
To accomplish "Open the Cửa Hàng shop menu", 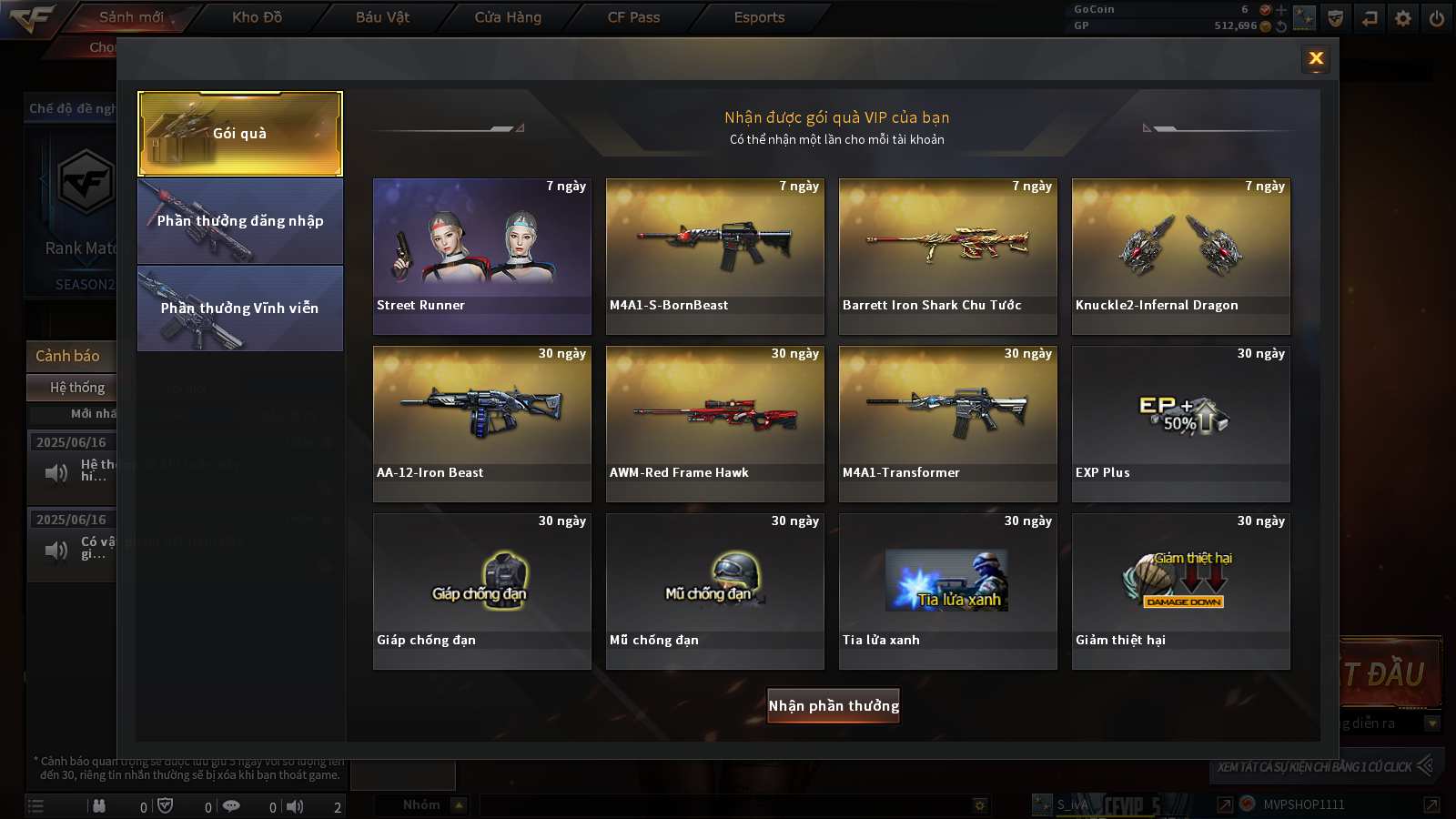I will [508, 17].
